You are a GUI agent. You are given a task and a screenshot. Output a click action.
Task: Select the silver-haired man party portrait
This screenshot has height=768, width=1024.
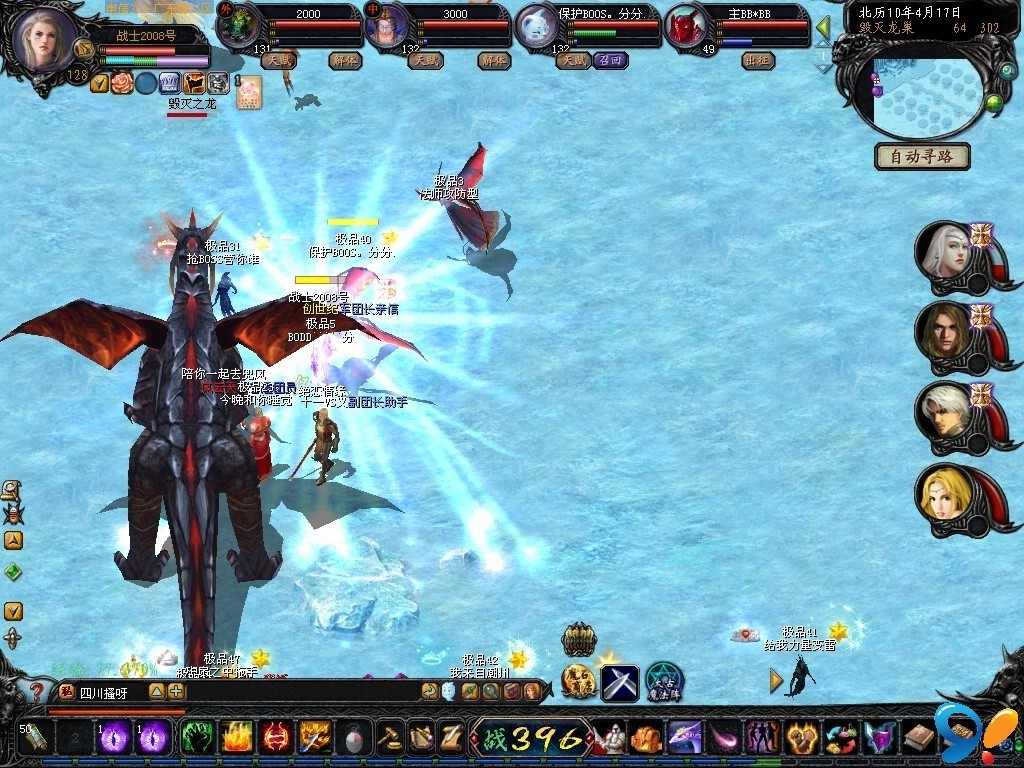click(945, 411)
